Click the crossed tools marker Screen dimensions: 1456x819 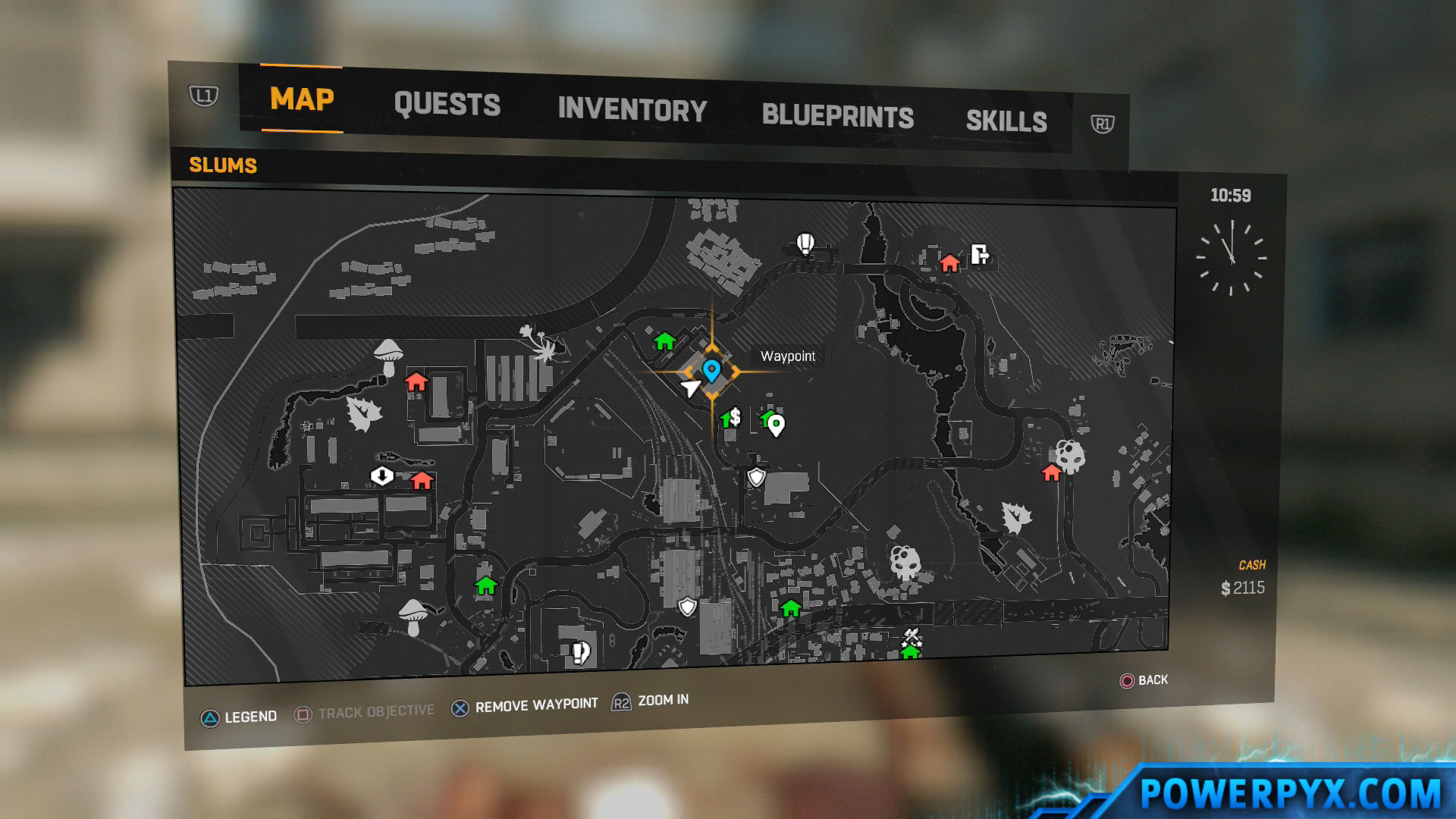tap(912, 635)
